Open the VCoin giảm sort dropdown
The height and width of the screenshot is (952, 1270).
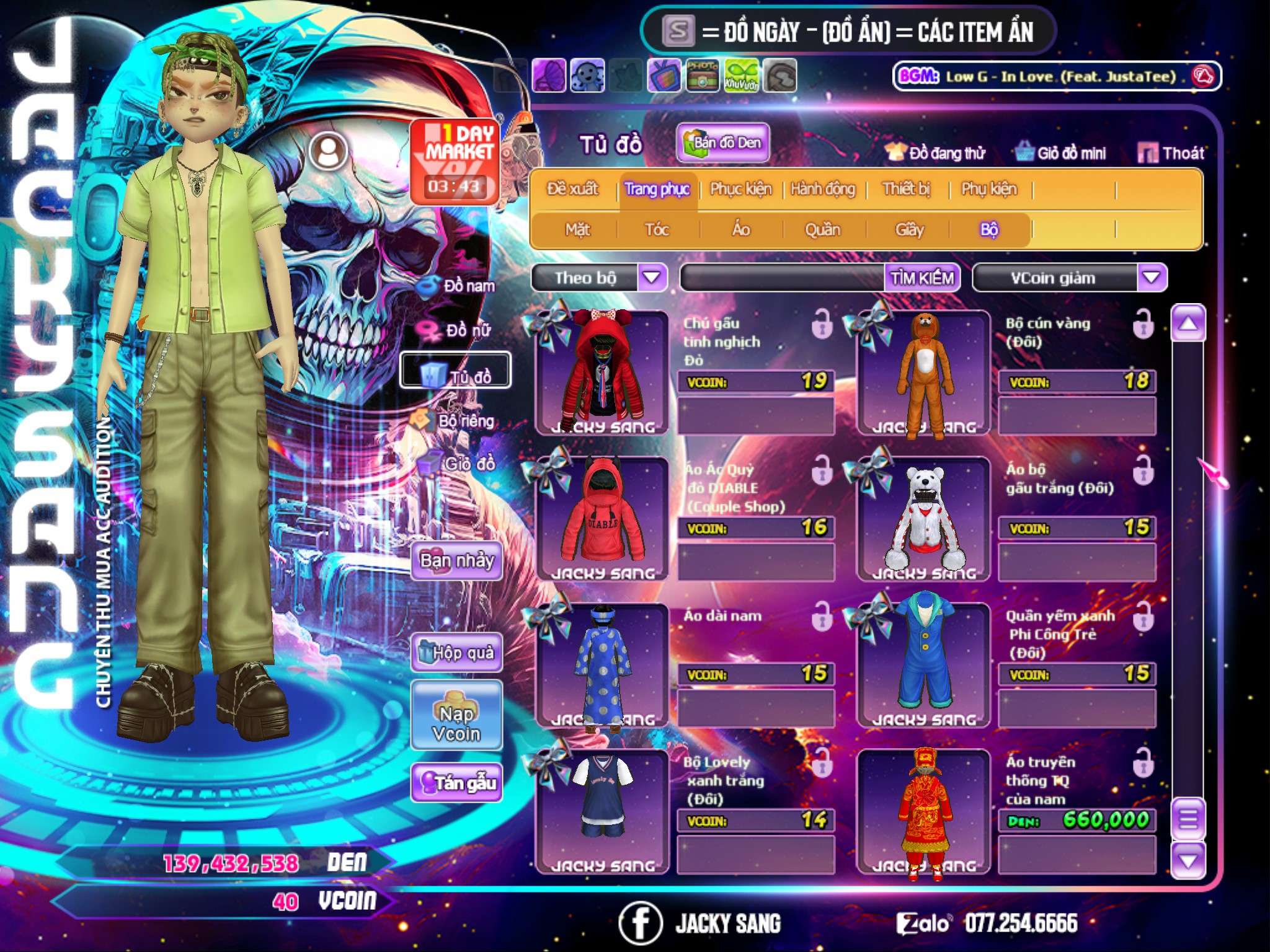pos(1152,277)
